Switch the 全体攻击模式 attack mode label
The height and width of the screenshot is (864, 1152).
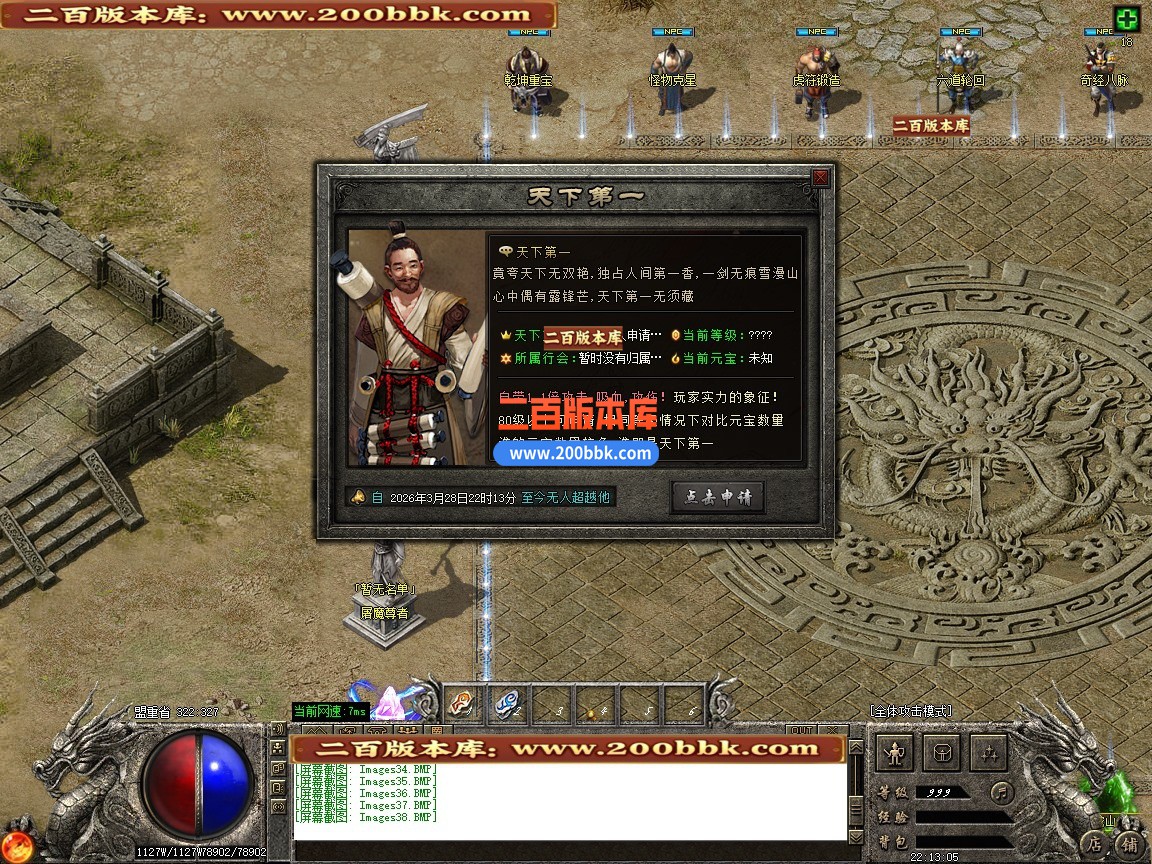tap(910, 711)
